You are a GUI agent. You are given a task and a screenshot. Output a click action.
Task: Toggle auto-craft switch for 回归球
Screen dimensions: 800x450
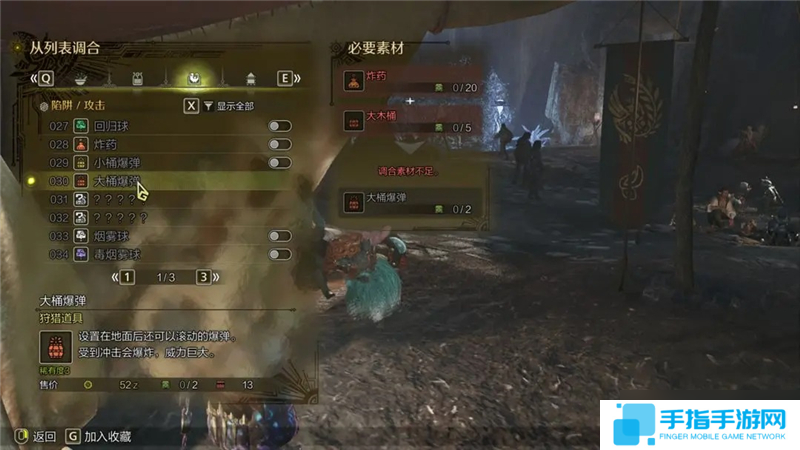coord(279,126)
